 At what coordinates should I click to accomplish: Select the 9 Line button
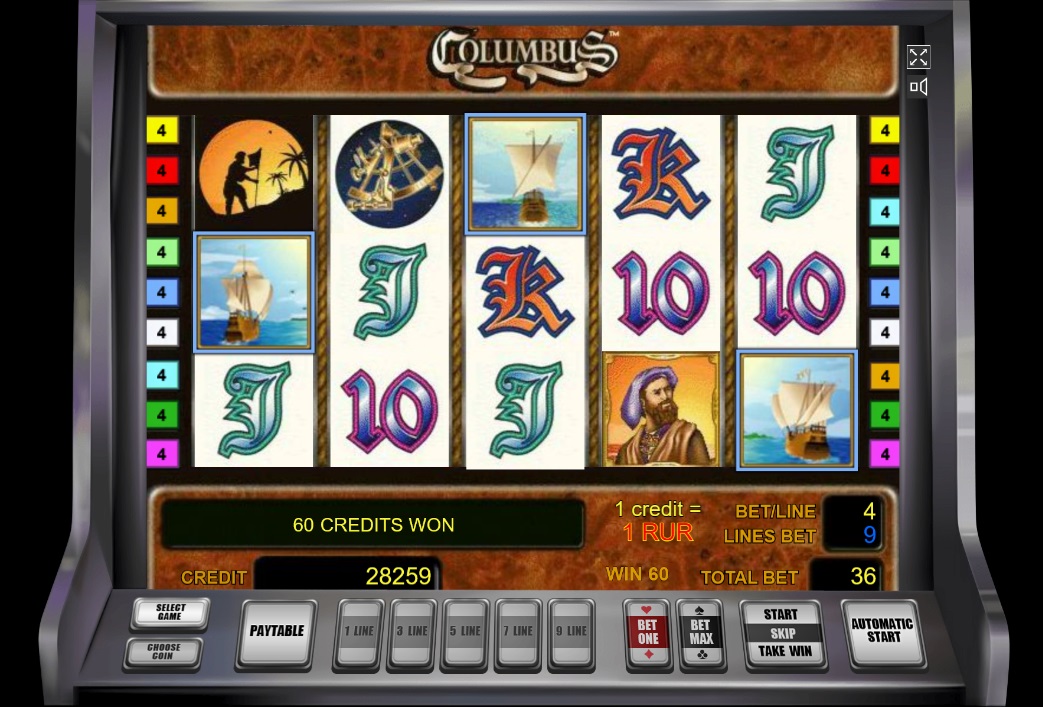(x=571, y=632)
